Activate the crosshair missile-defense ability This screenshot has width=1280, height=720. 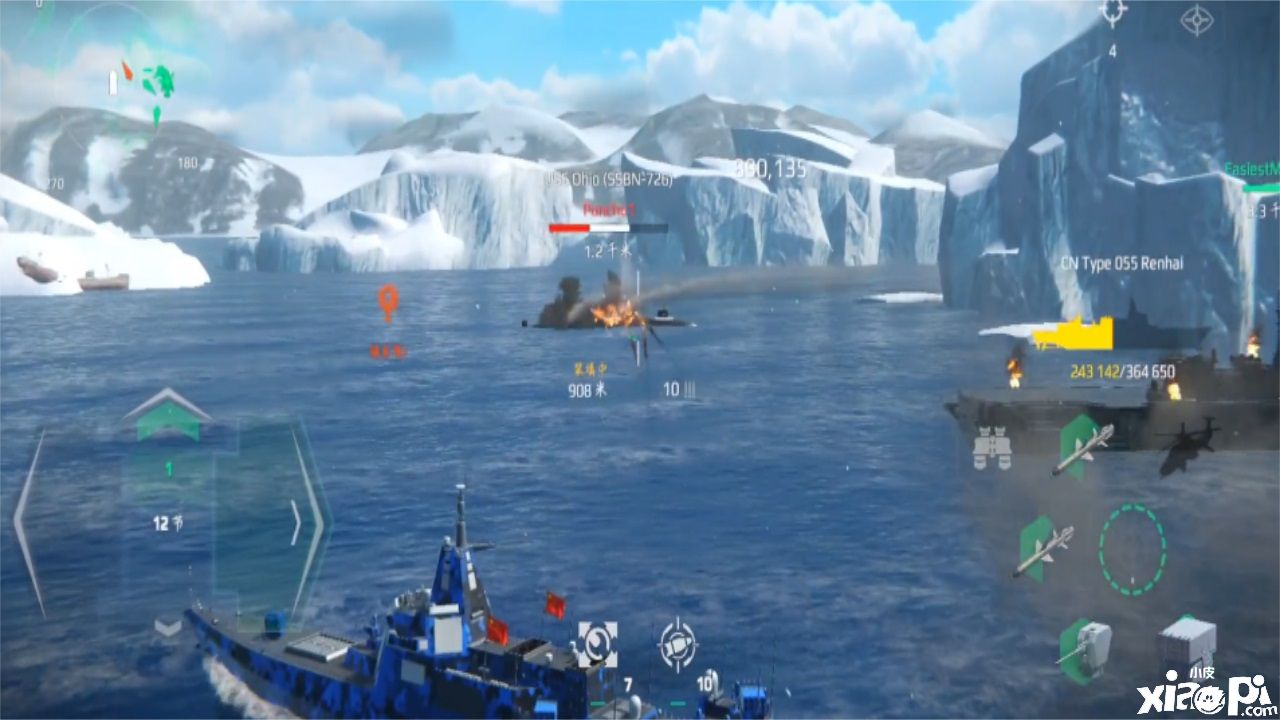(x=677, y=645)
